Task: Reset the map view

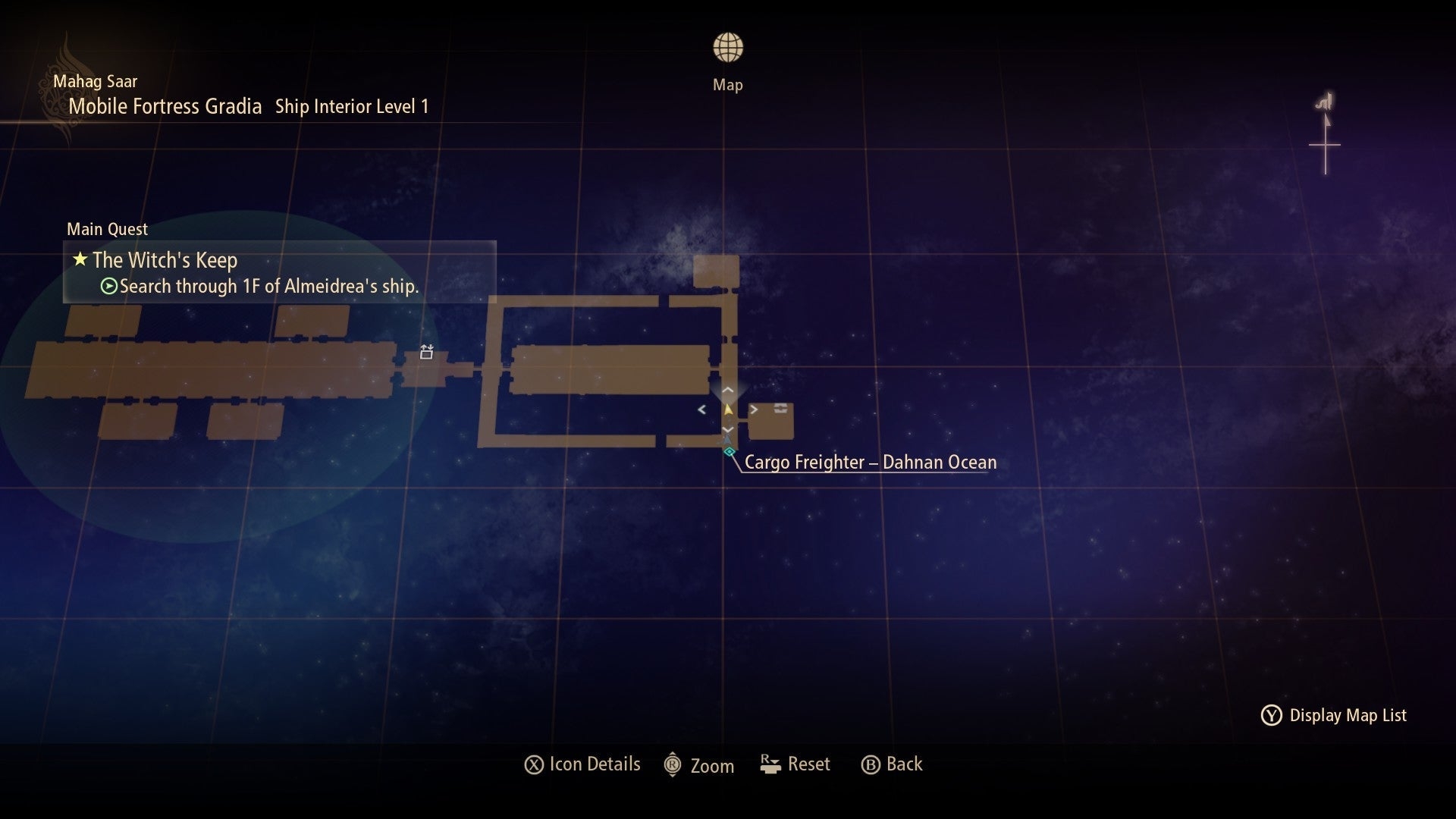Action: (795, 764)
